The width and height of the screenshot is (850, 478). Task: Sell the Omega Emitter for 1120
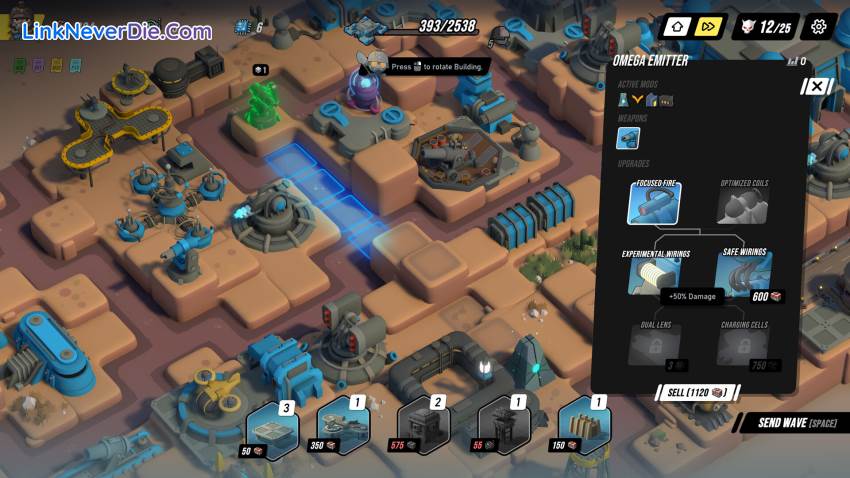click(x=697, y=392)
